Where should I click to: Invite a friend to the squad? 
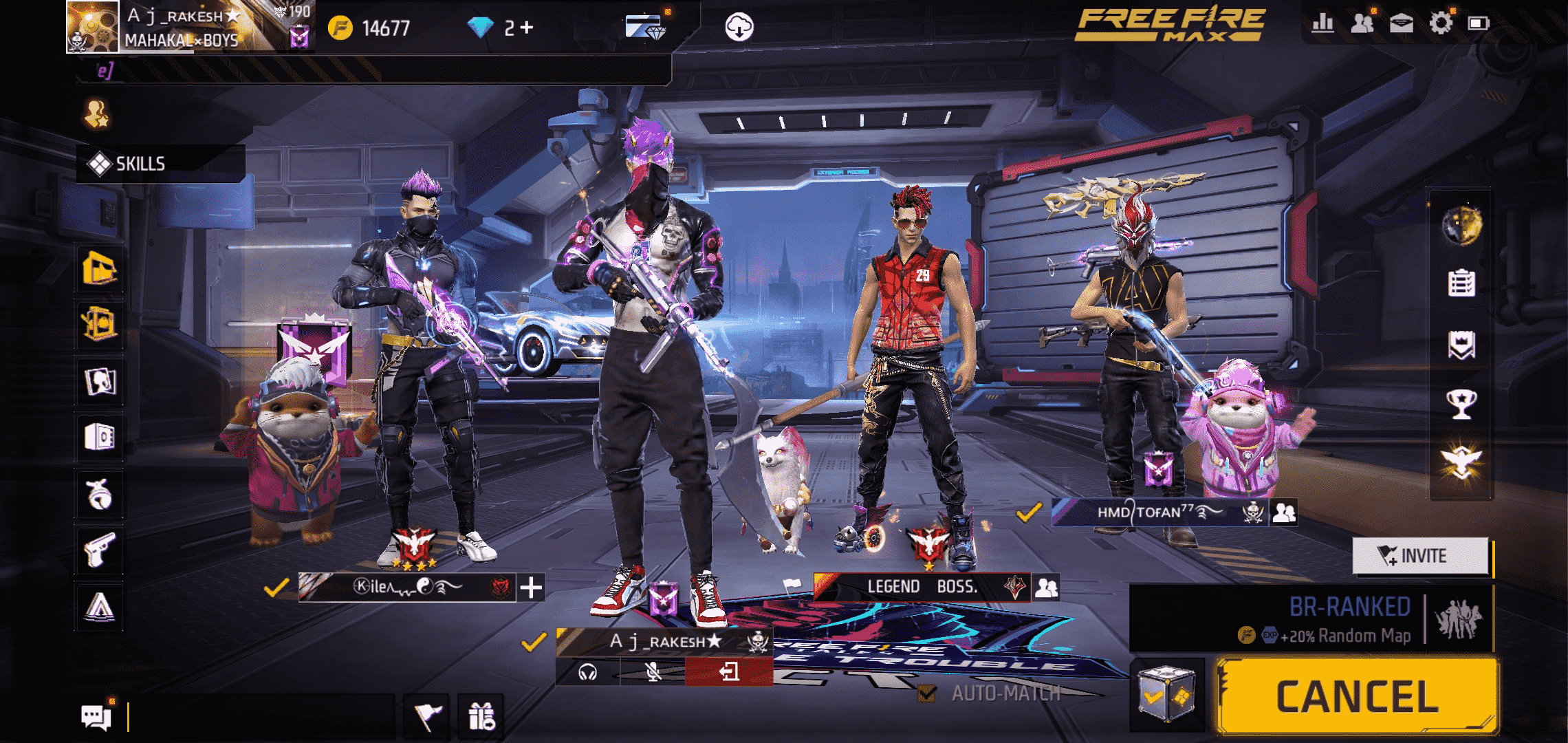1421,555
